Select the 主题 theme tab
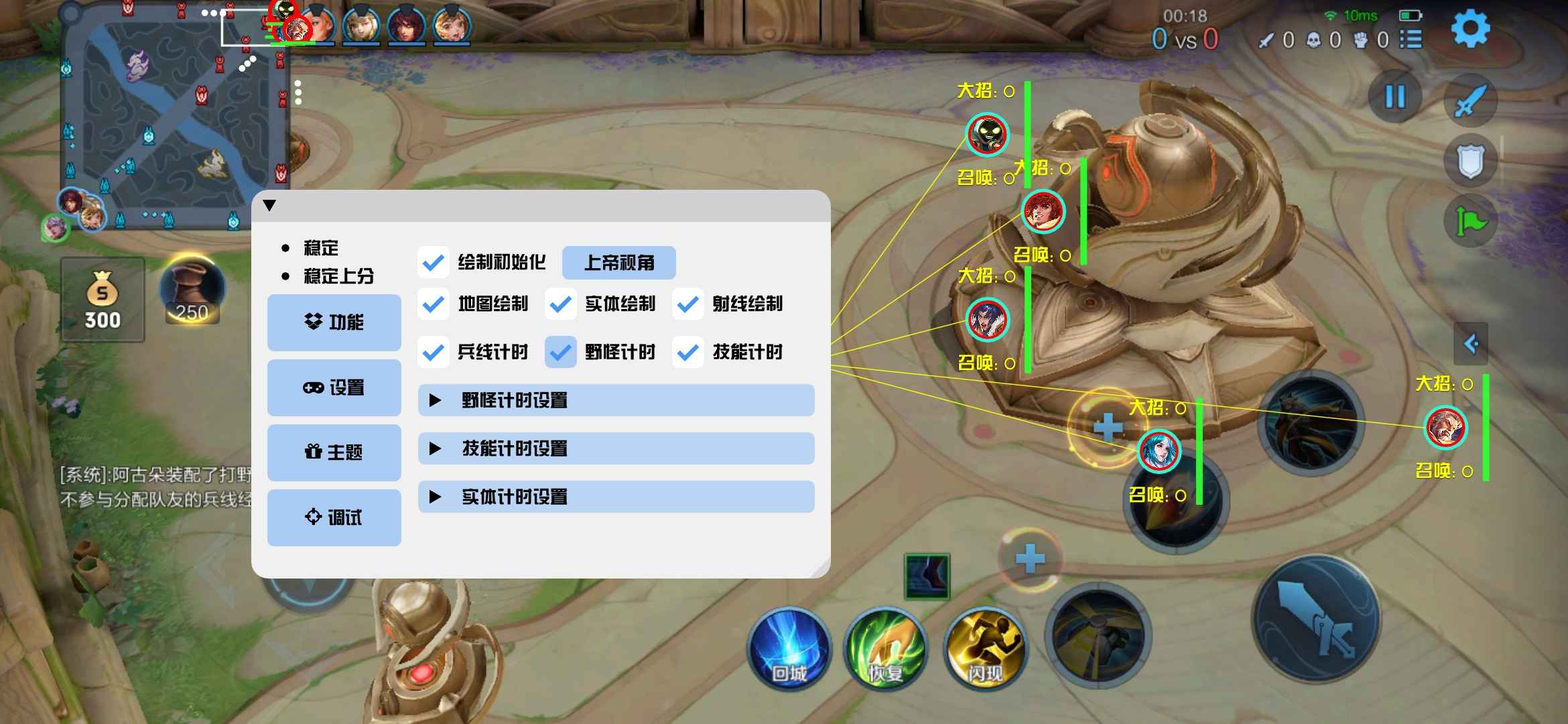Image resolution: width=1568 pixels, height=724 pixels. click(334, 452)
